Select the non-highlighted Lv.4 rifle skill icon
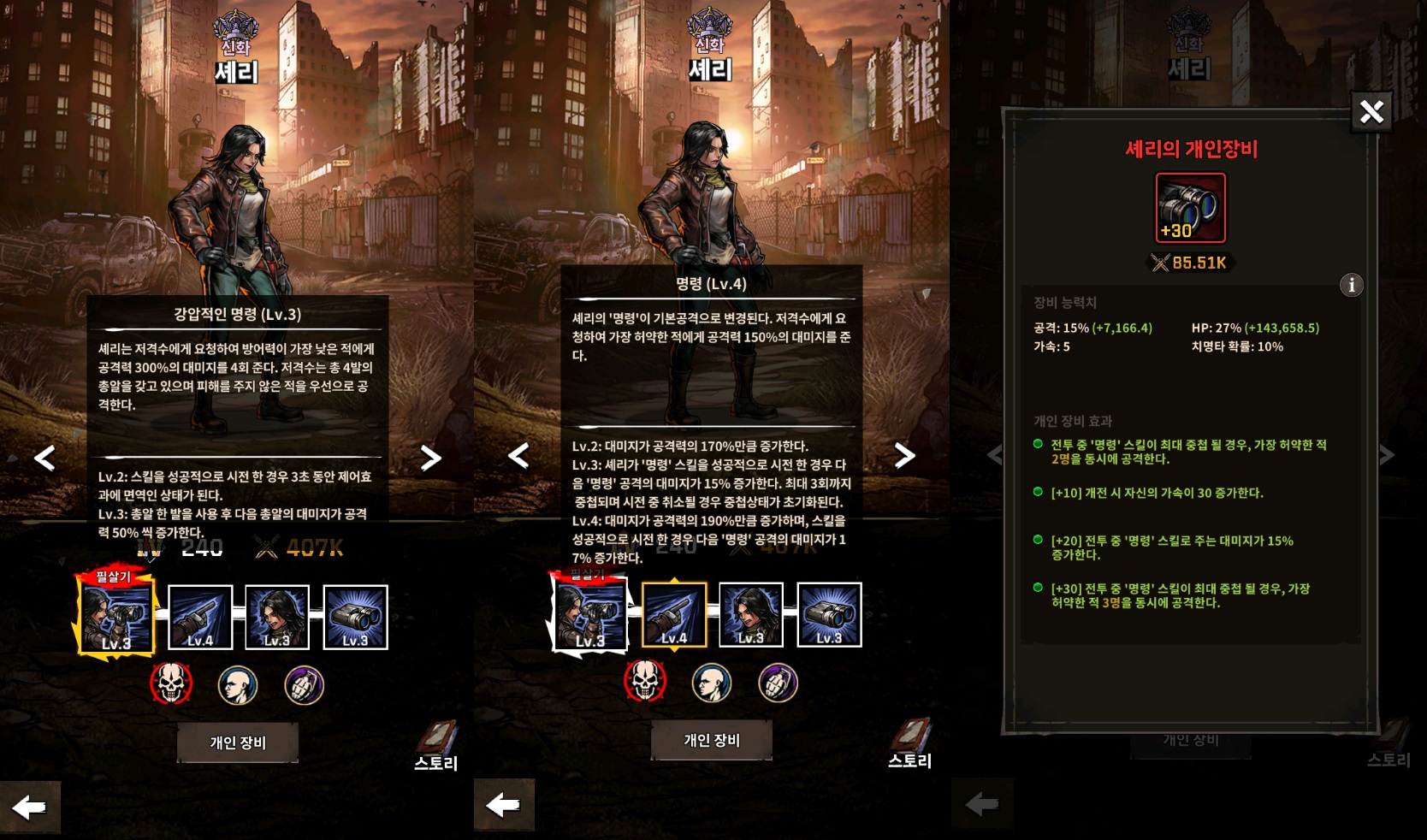The height and width of the screenshot is (840, 1427). pos(200,618)
